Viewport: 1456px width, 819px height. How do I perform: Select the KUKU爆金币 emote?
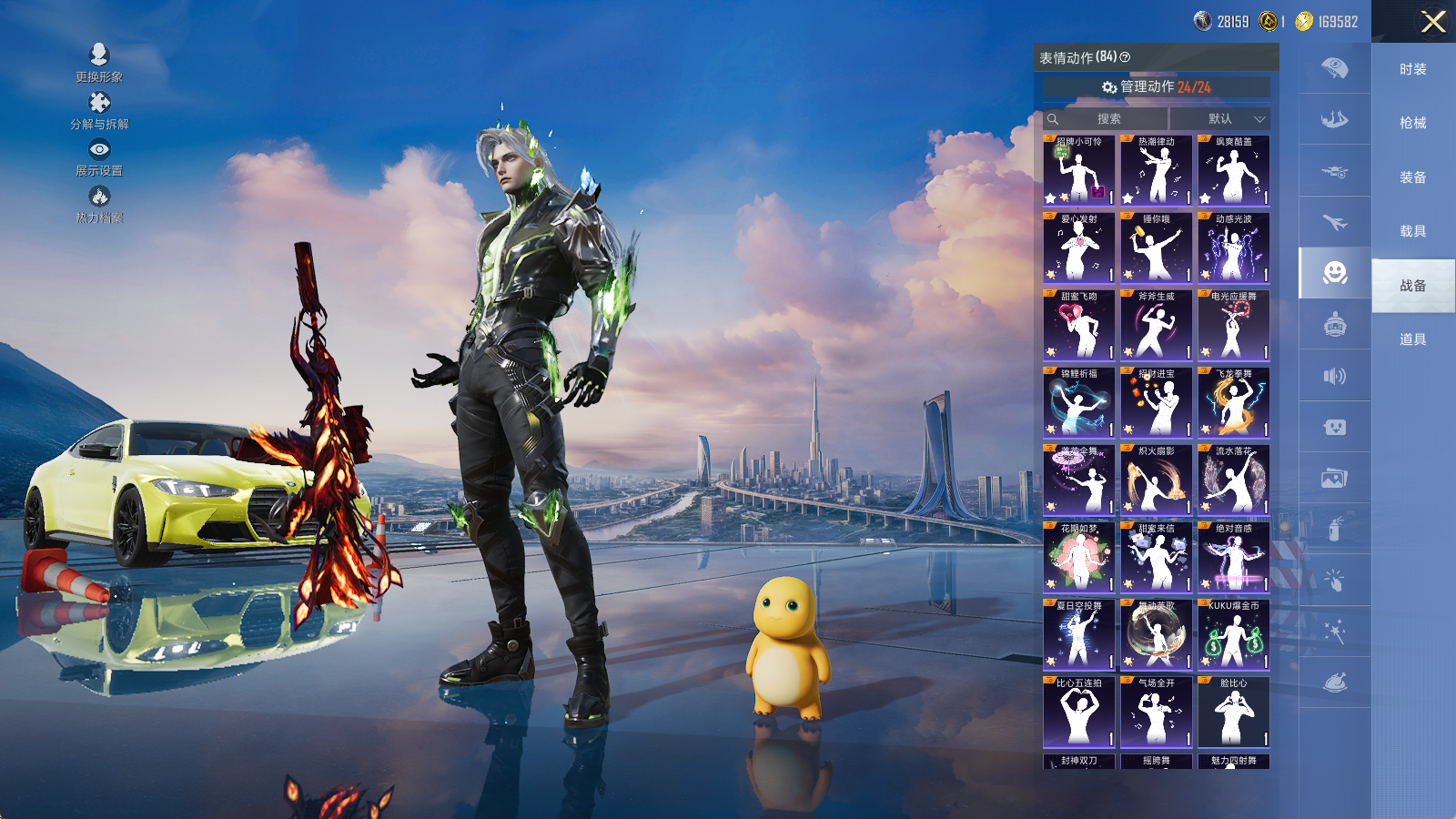click(1234, 635)
